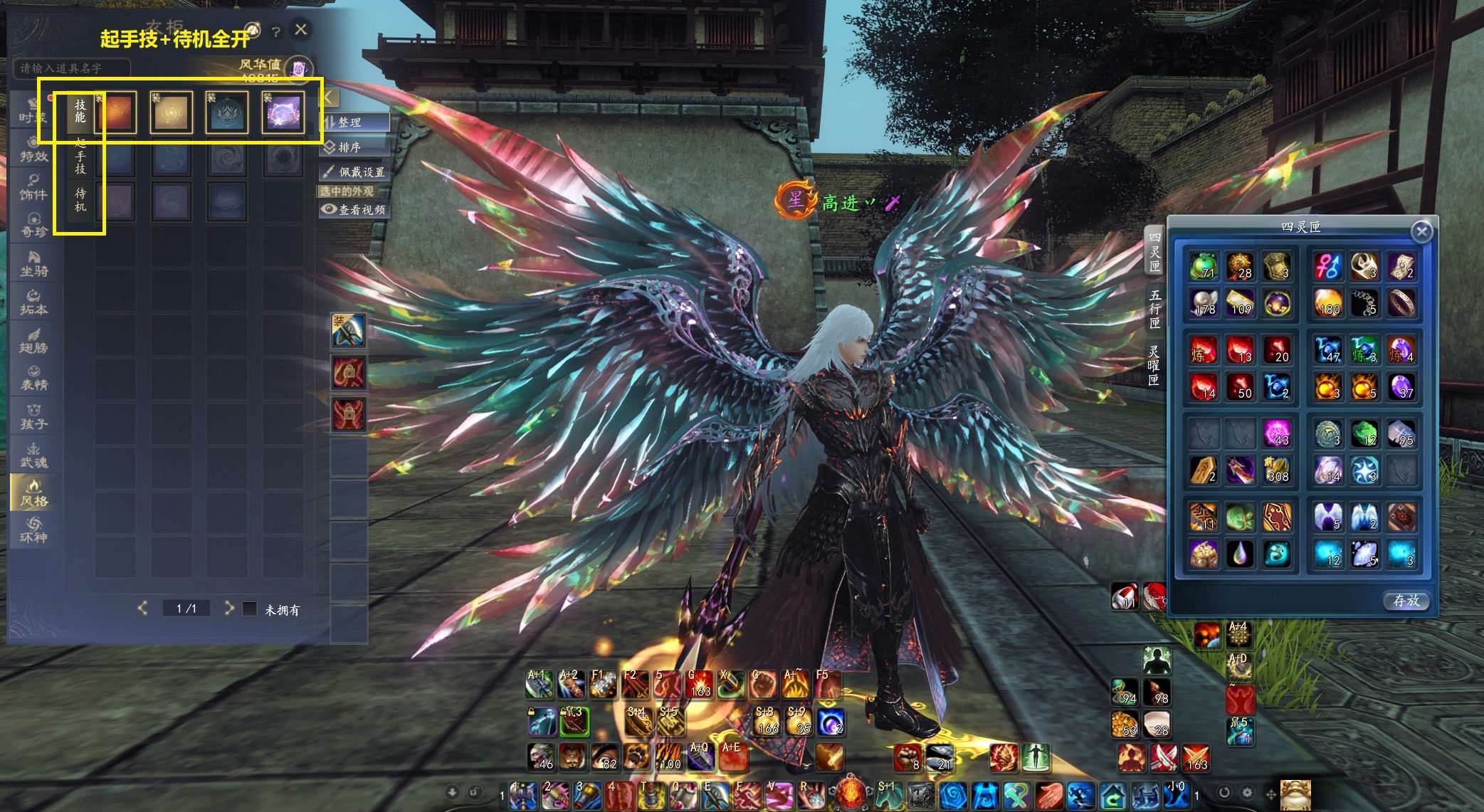Screen dimensions: 1484x812
Task: Switch to the 待机 sub-tab
Action: click(x=80, y=199)
